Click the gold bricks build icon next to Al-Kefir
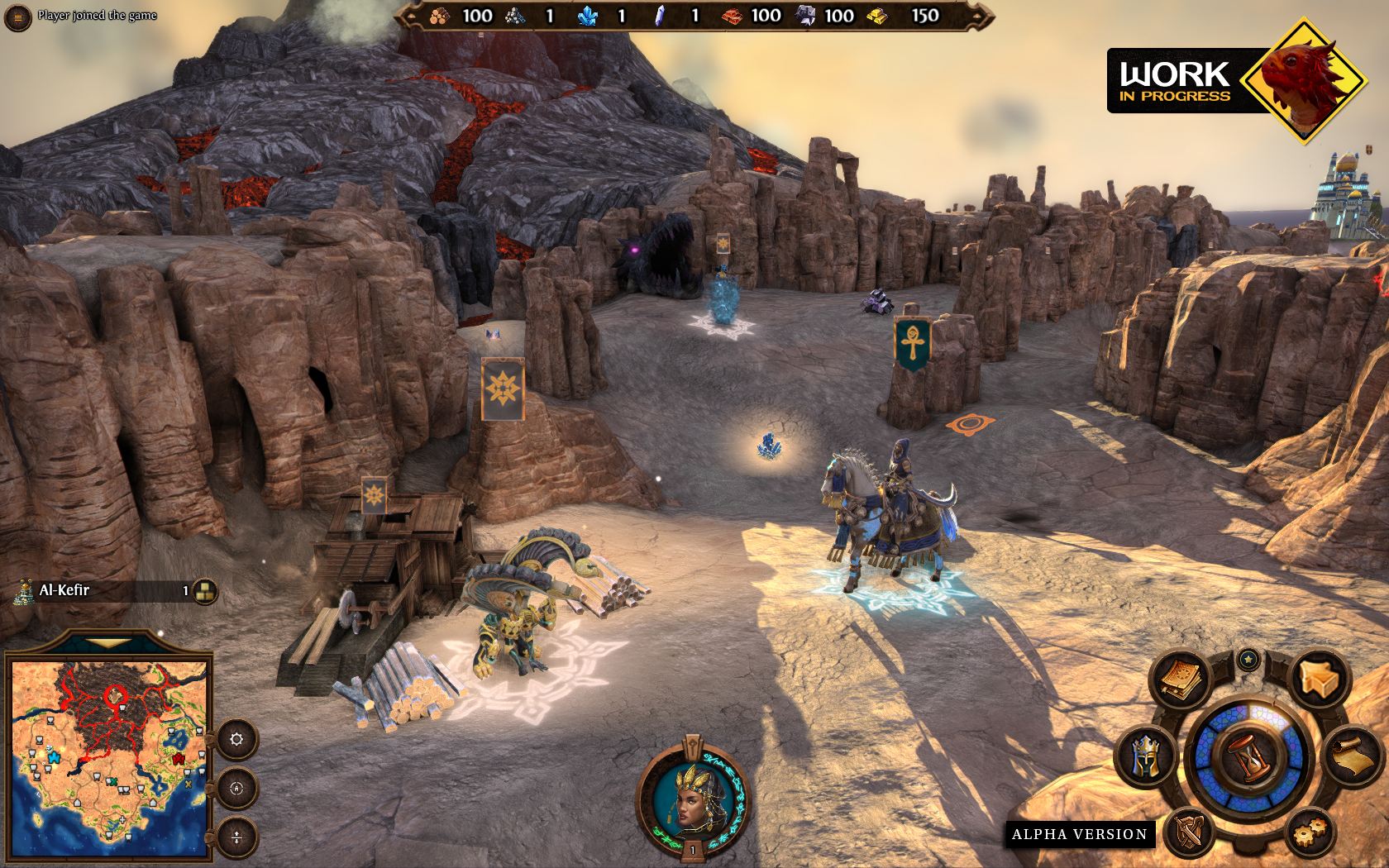The height and width of the screenshot is (868, 1389). (204, 590)
